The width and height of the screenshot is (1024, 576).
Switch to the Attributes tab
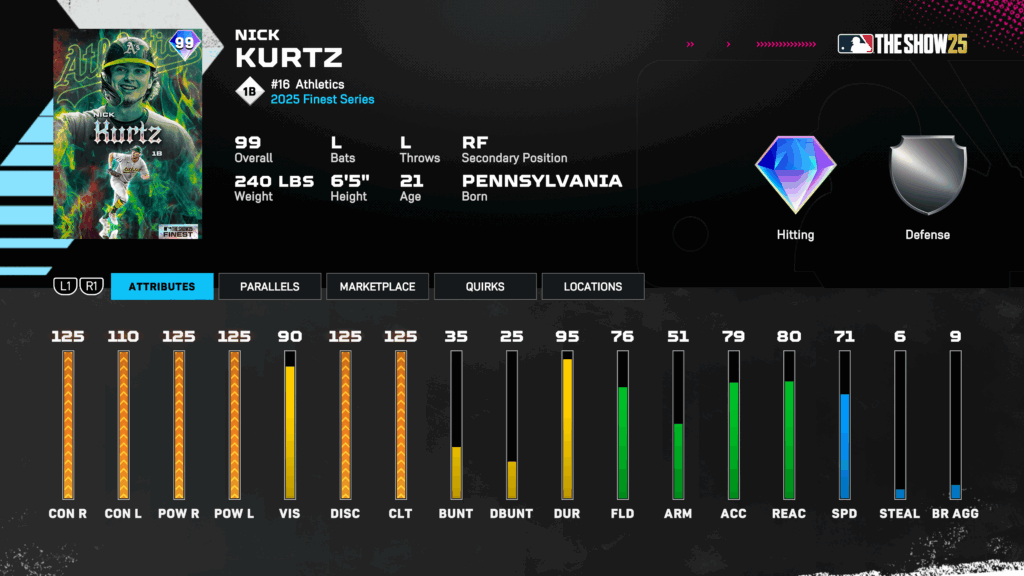point(162,286)
